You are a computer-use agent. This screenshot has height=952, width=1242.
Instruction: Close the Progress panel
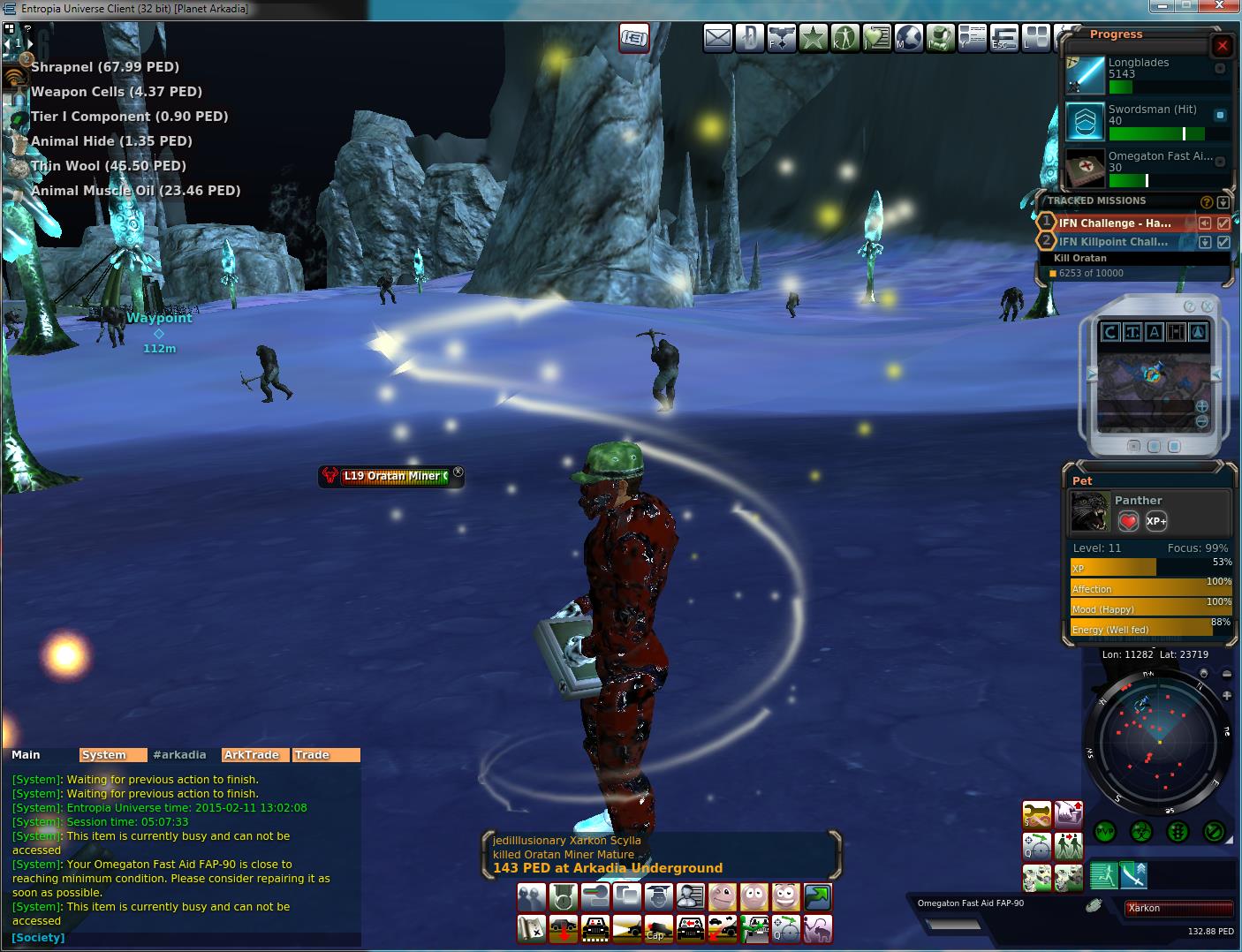1222,46
